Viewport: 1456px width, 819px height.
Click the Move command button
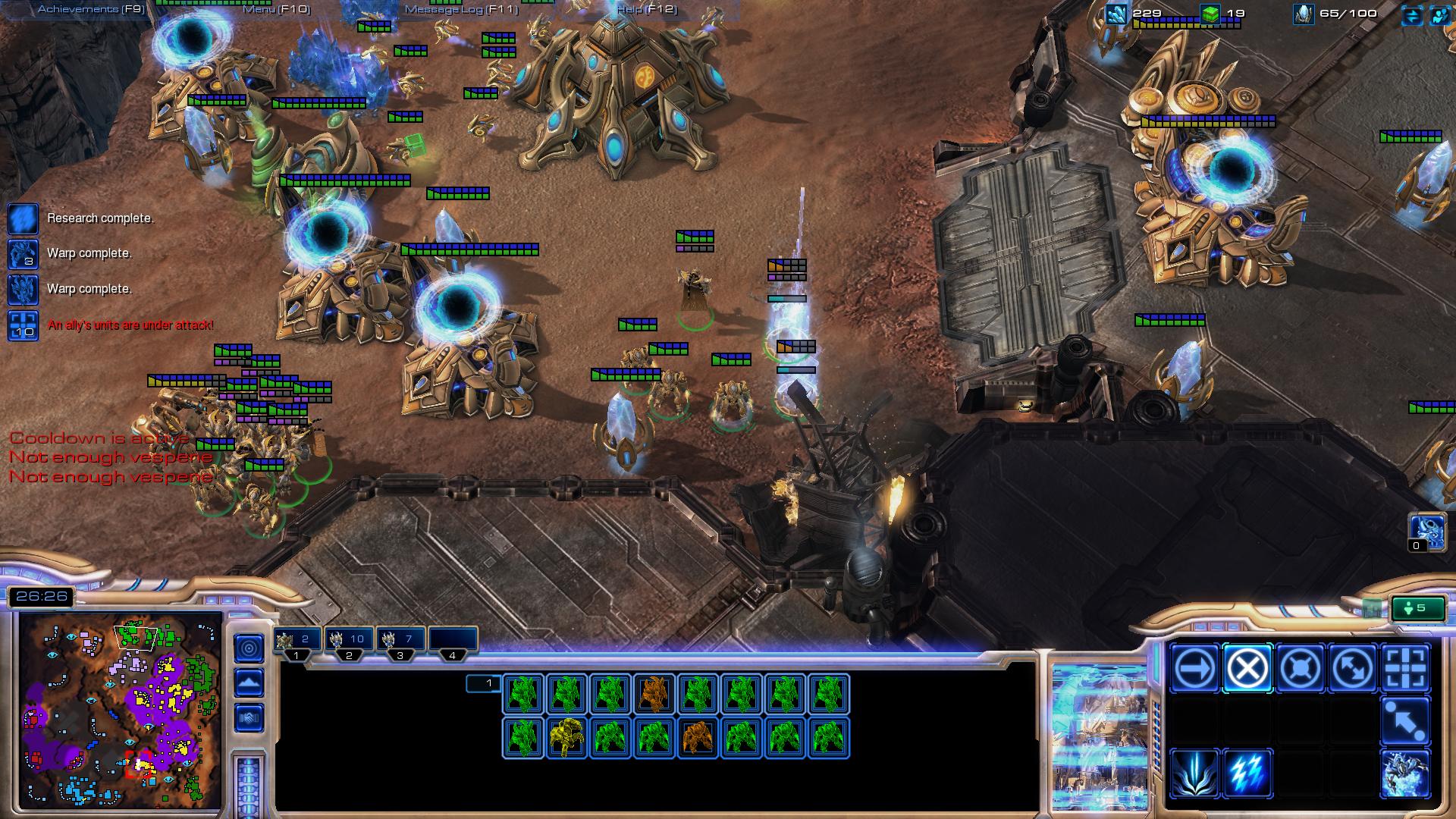pos(1194,669)
